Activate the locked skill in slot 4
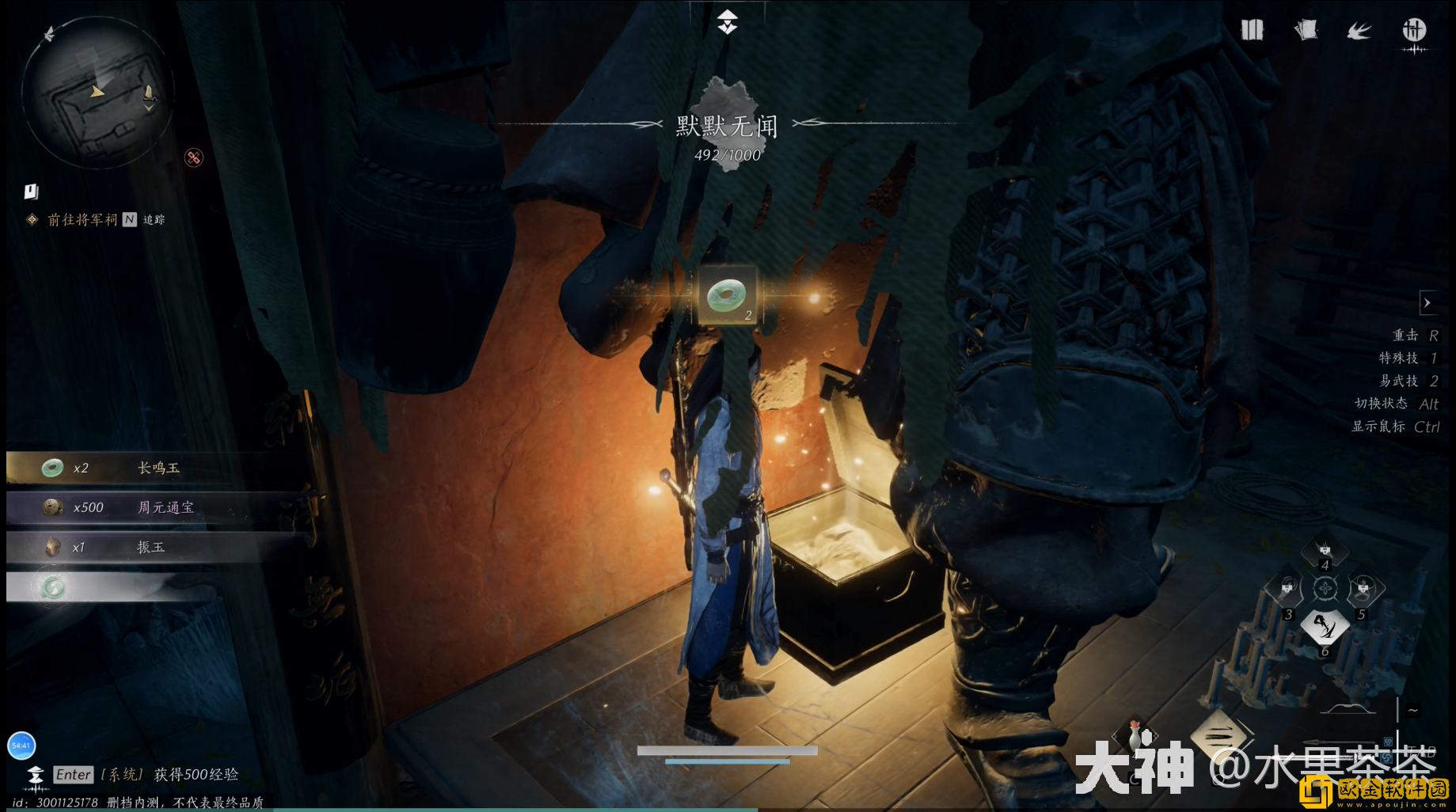This screenshot has height=812, width=1456. click(1325, 551)
